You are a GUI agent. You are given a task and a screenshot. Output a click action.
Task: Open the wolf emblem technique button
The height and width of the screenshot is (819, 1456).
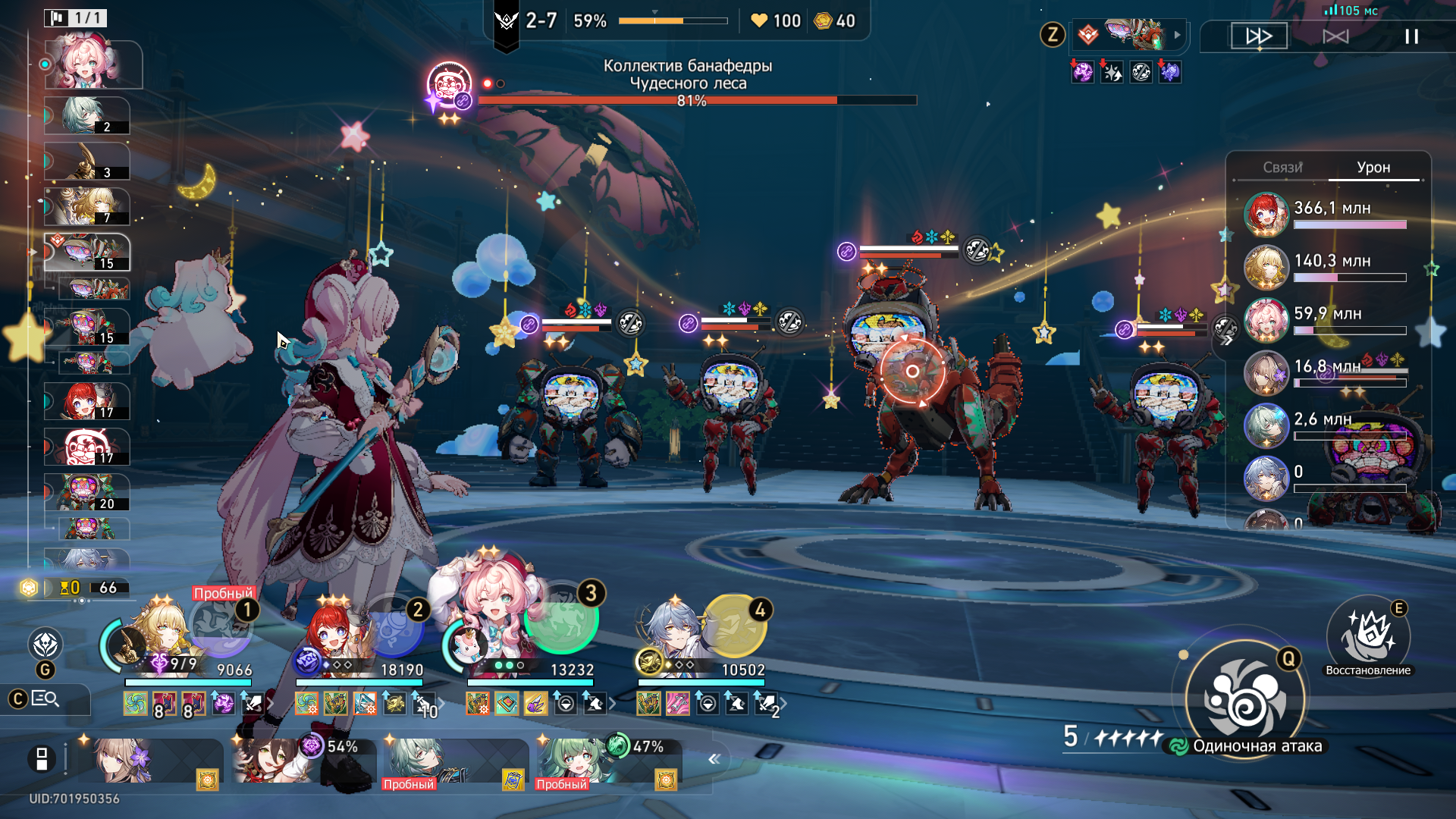(x=45, y=645)
